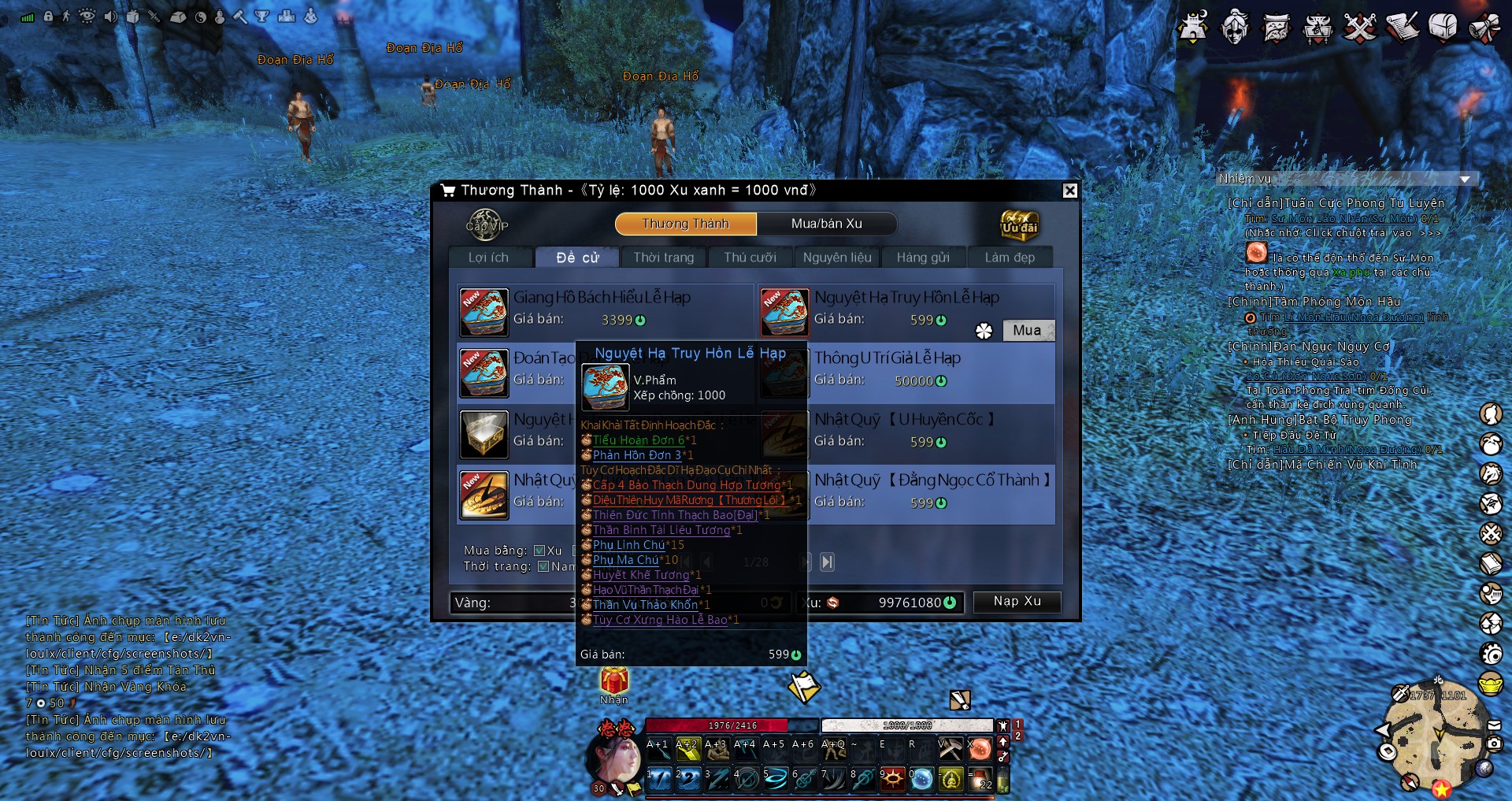Click the Nhận gift box icon
Viewport: 1512px width, 801px height.
pos(614,680)
